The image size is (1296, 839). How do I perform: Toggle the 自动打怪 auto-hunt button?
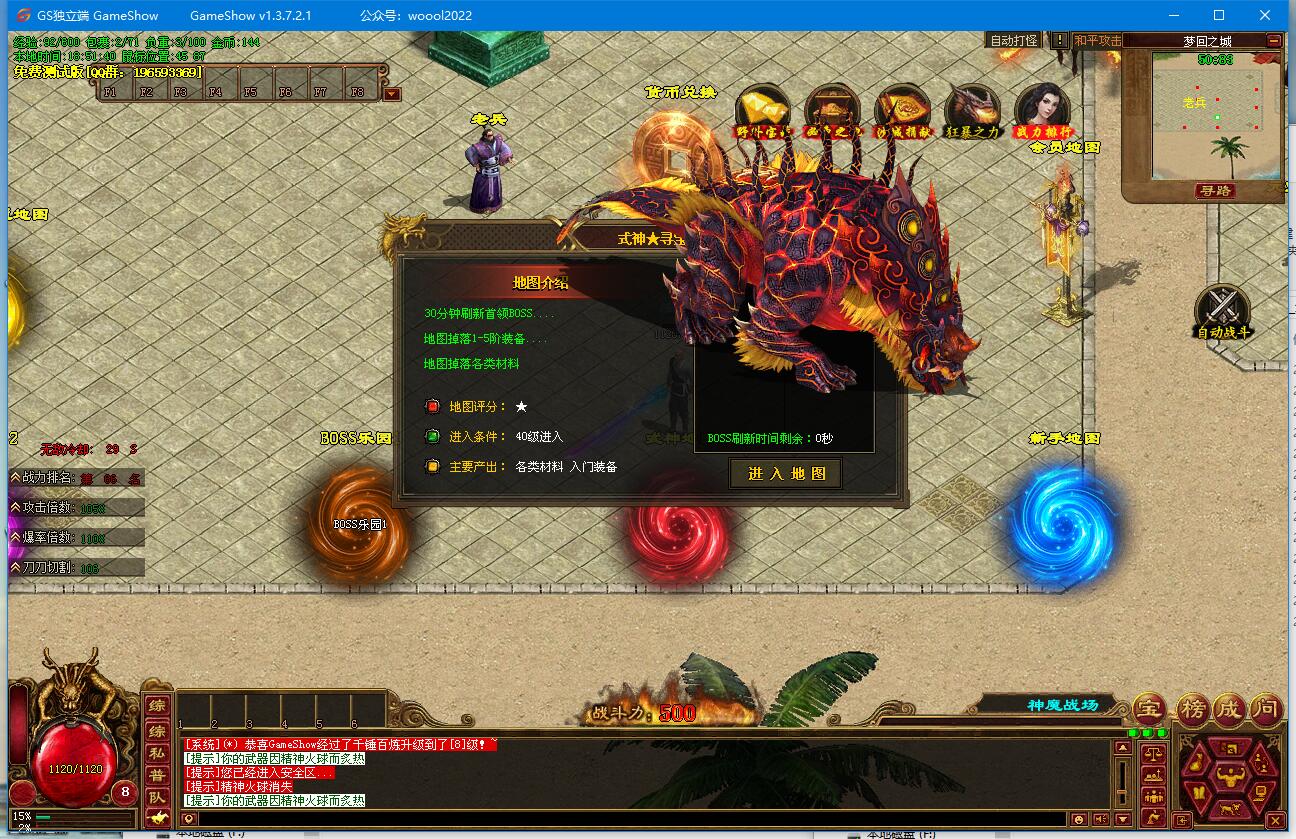[x=1013, y=41]
